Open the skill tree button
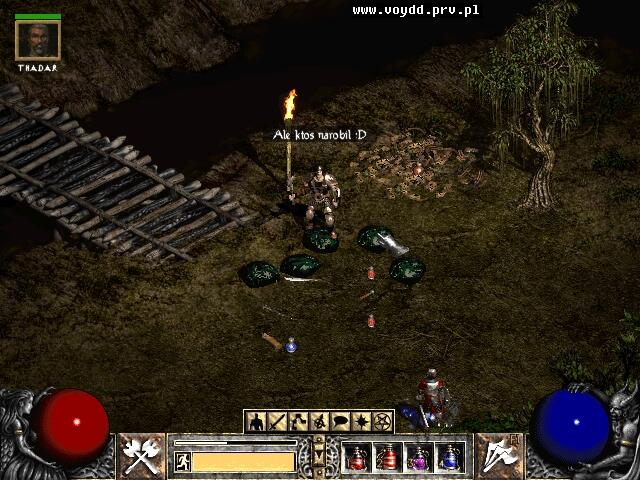Screen dimensions: 640x480 [x=297, y=421]
